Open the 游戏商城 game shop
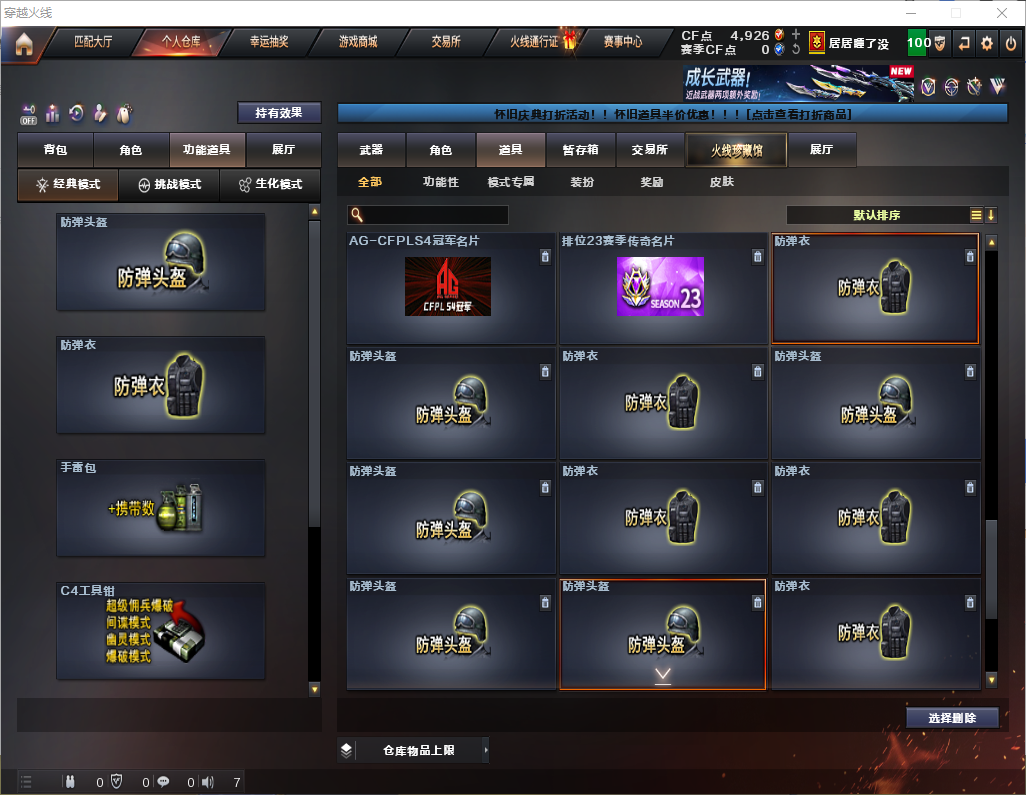Screen dimensions: 1026x795 (x=358, y=42)
